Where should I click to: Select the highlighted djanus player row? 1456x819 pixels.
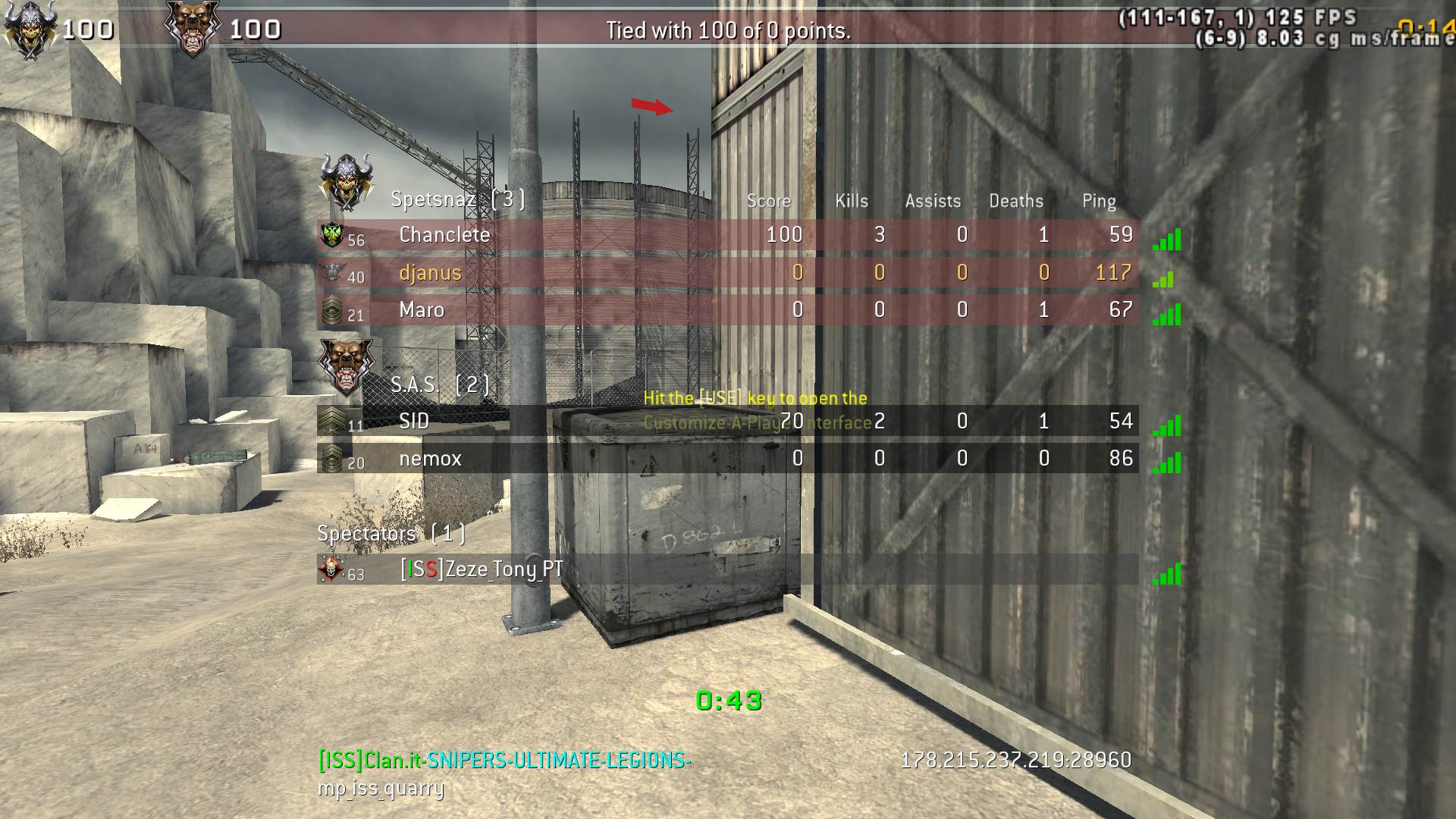pos(430,273)
